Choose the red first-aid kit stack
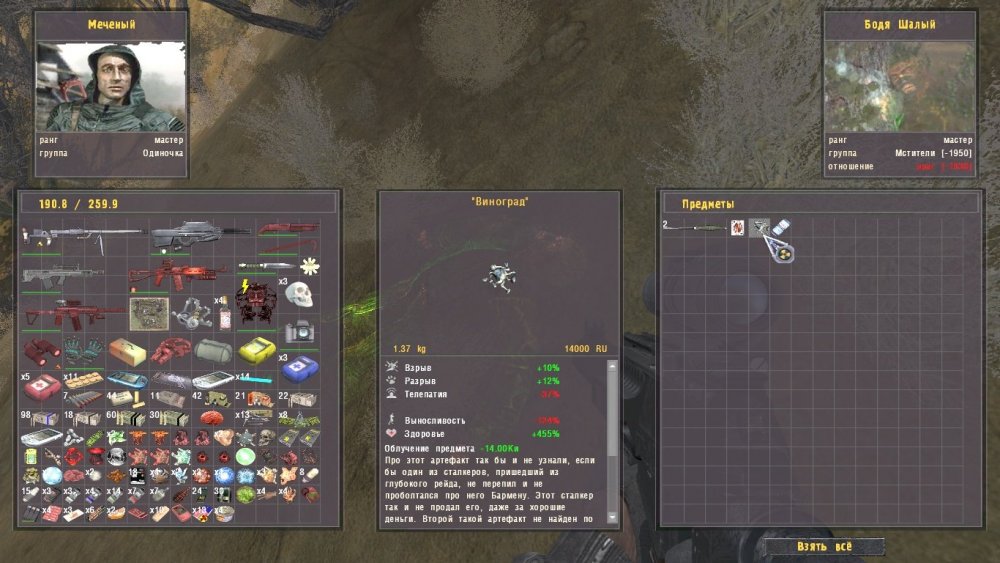Image resolution: width=1000 pixels, height=563 pixels. tap(42, 385)
